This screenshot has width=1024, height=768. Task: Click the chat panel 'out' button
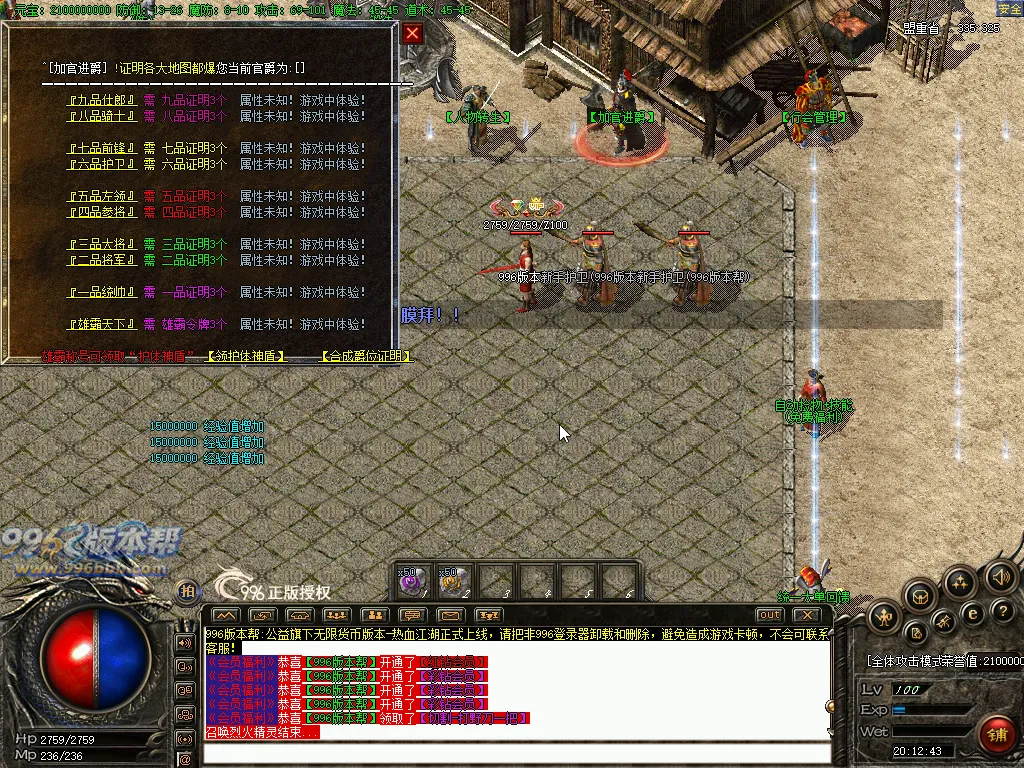point(769,614)
